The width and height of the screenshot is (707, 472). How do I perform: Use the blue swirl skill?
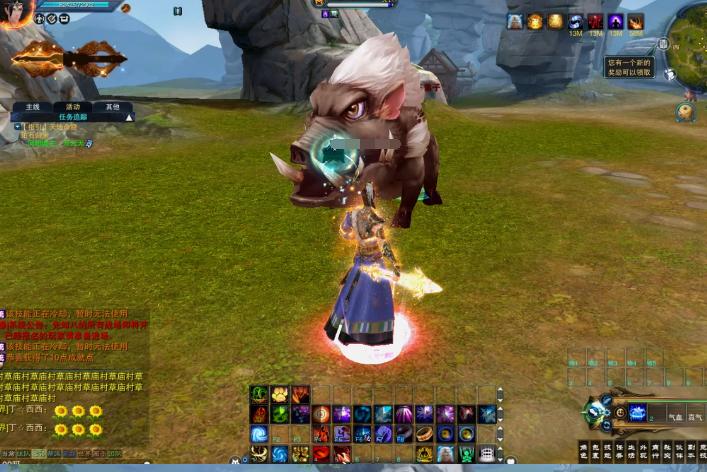tap(259, 434)
